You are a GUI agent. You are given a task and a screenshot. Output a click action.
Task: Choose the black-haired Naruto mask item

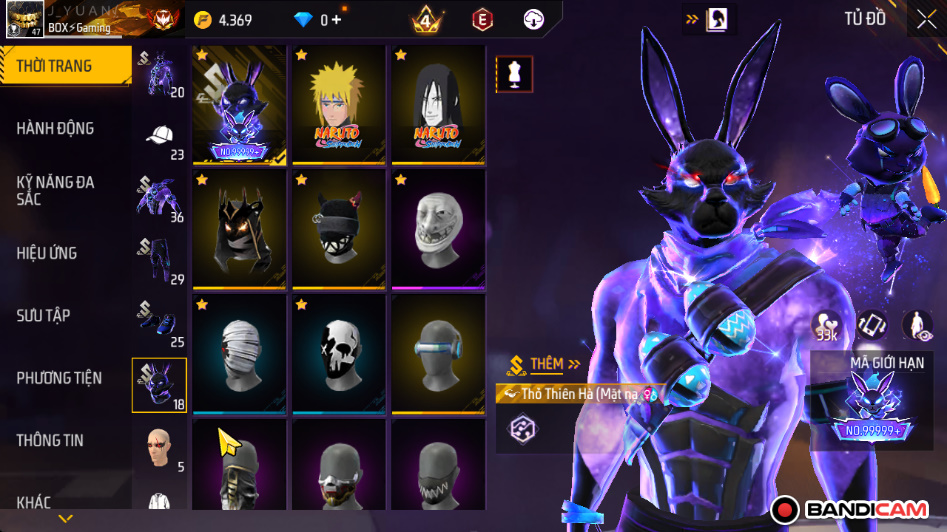click(438, 105)
